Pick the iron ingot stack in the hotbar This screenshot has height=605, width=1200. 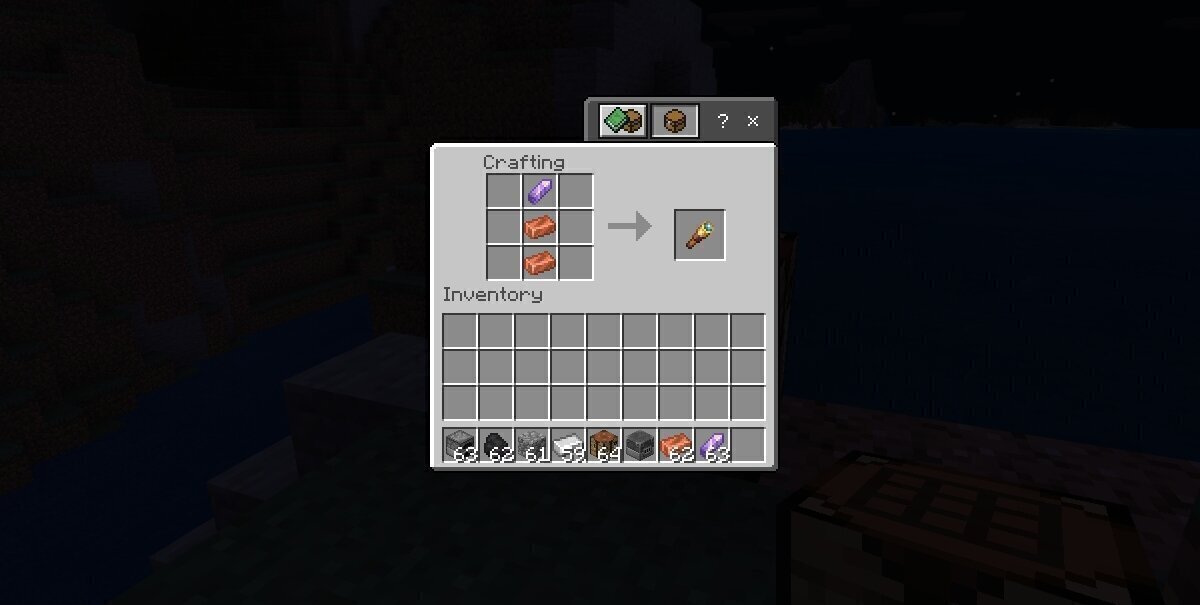coord(568,444)
